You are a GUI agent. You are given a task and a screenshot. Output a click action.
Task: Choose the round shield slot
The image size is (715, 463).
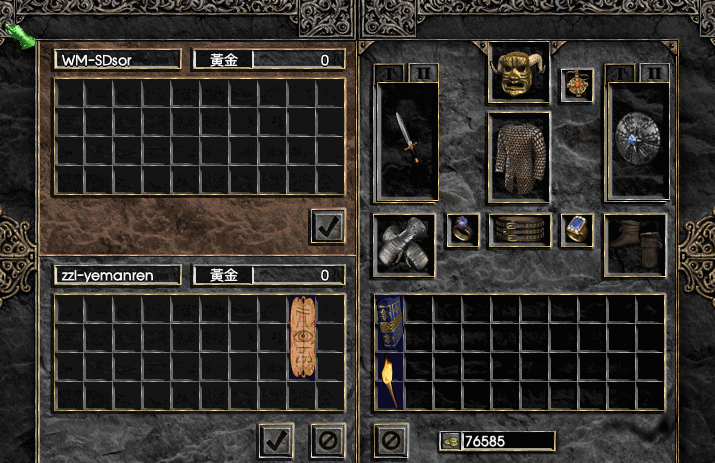point(636,142)
